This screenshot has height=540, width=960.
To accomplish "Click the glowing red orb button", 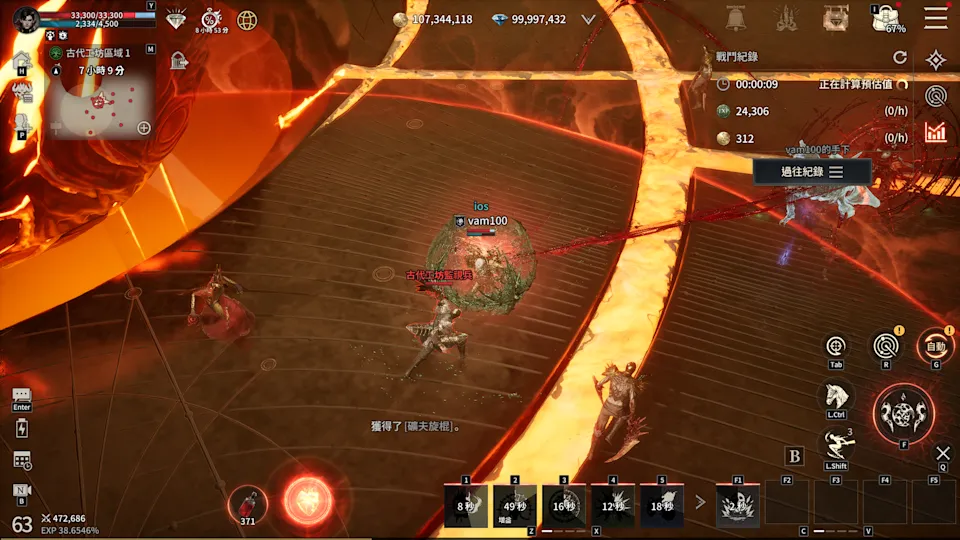I will (307, 499).
